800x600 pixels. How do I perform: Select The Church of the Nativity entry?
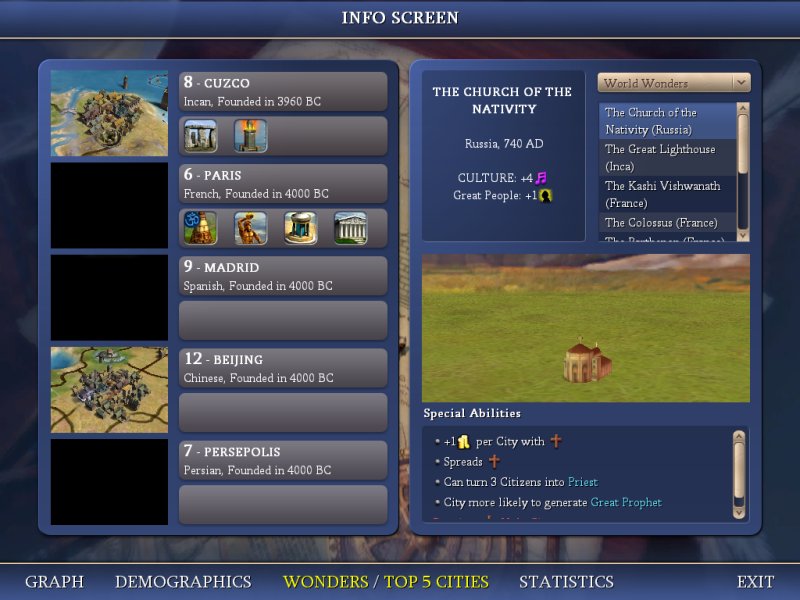point(667,121)
